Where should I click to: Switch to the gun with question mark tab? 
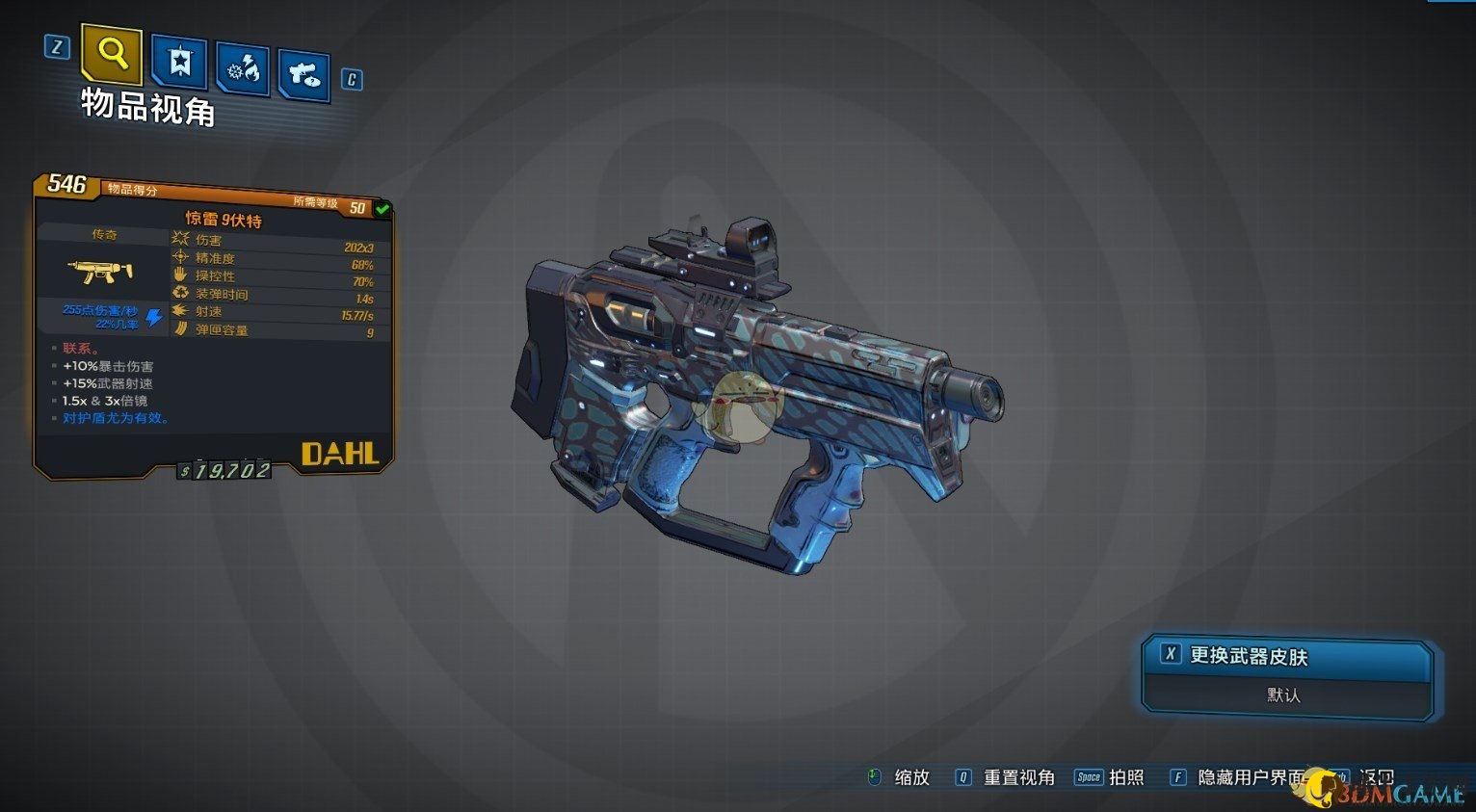304,75
